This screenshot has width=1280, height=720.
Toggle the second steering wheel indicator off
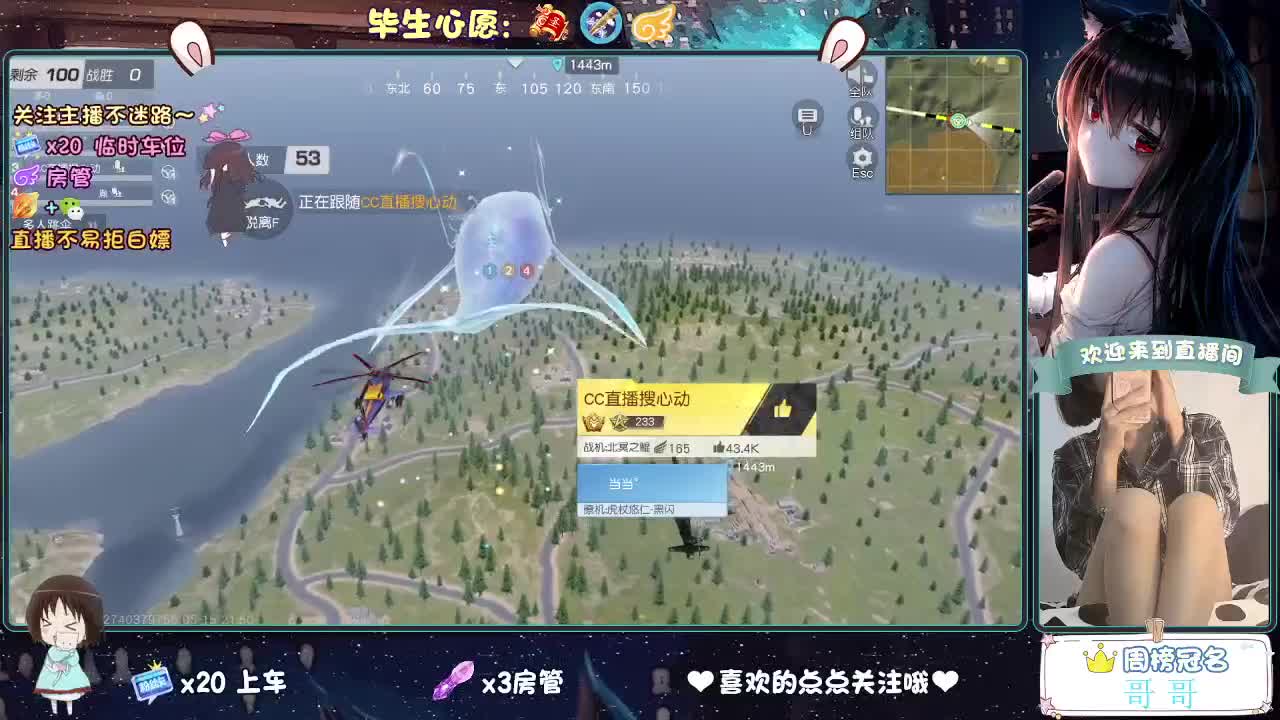coord(167,196)
